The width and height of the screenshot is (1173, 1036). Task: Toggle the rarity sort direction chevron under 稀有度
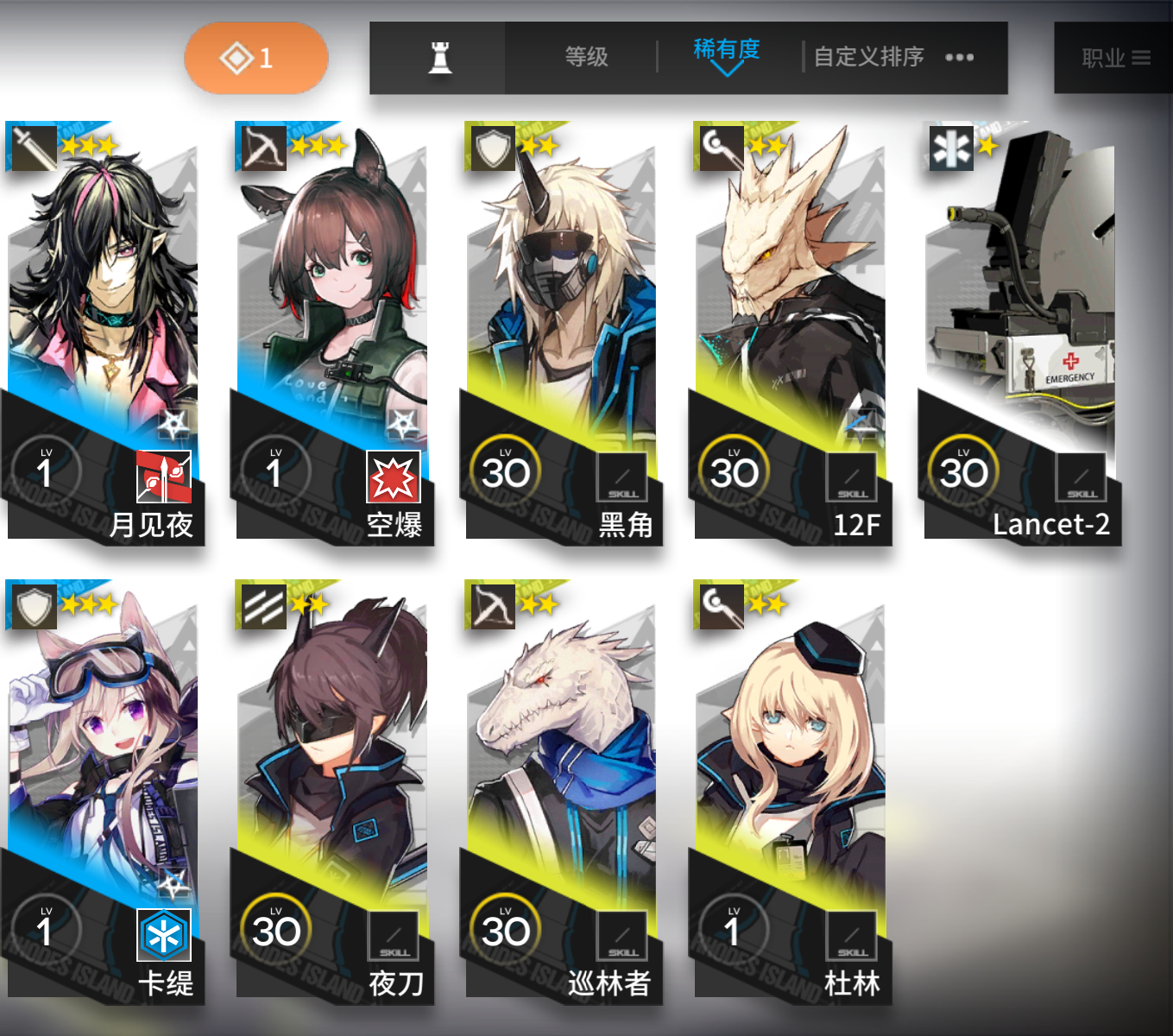726,66
